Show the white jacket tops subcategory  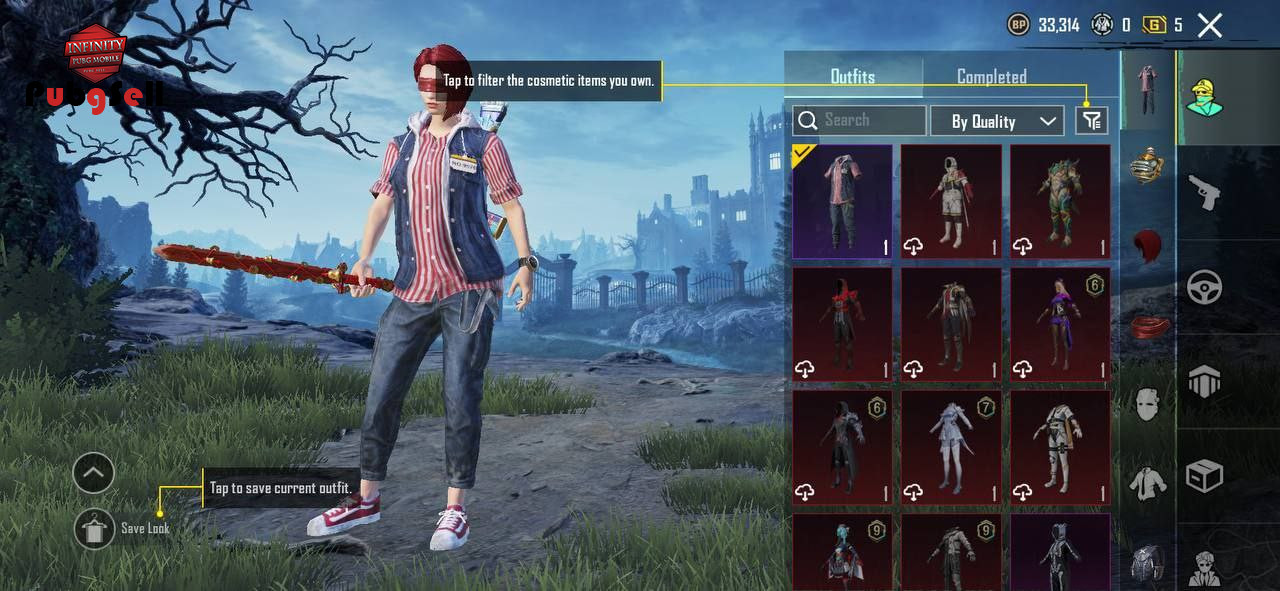point(1148,484)
